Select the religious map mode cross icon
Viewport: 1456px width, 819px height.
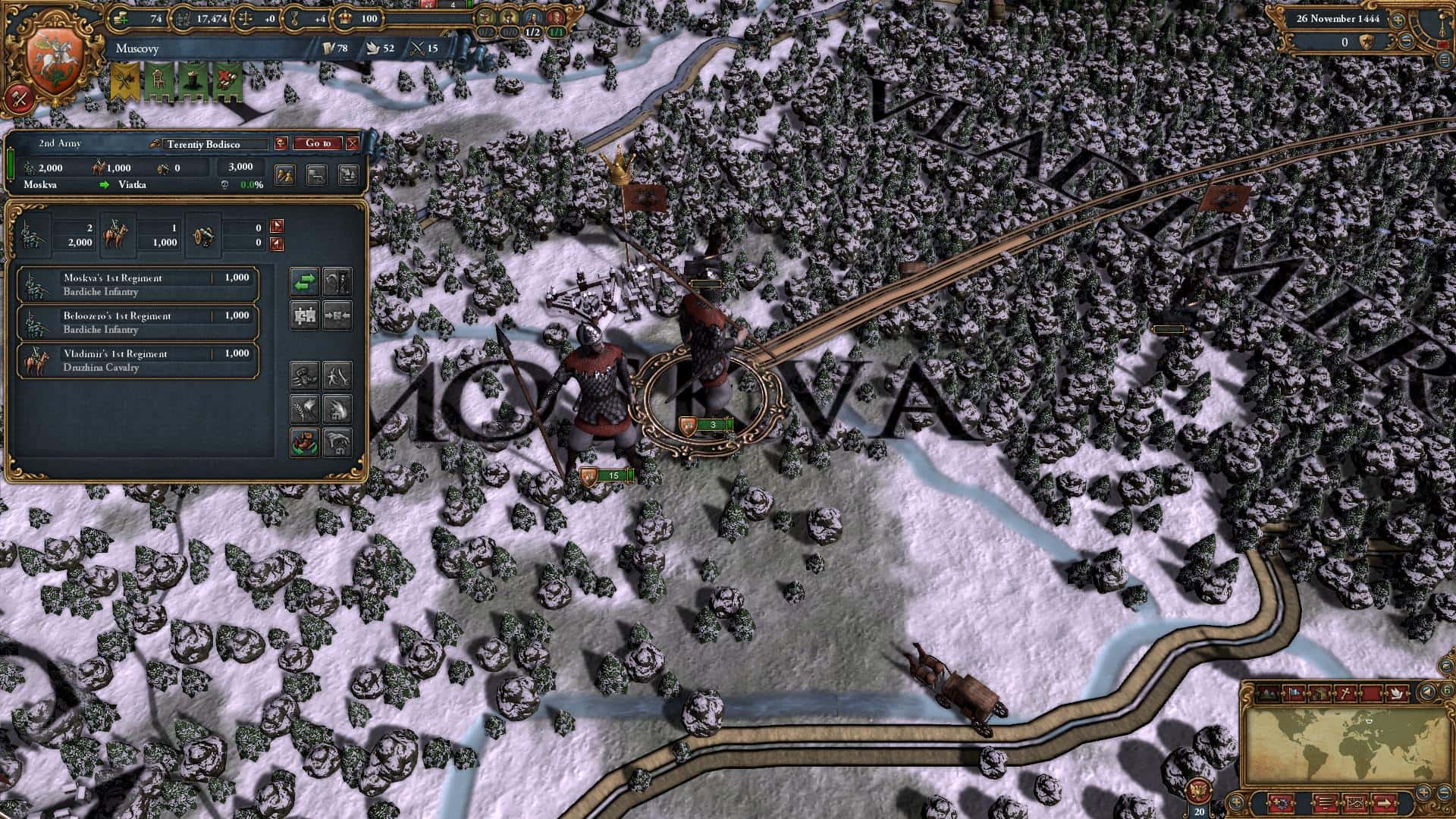[x=1345, y=692]
